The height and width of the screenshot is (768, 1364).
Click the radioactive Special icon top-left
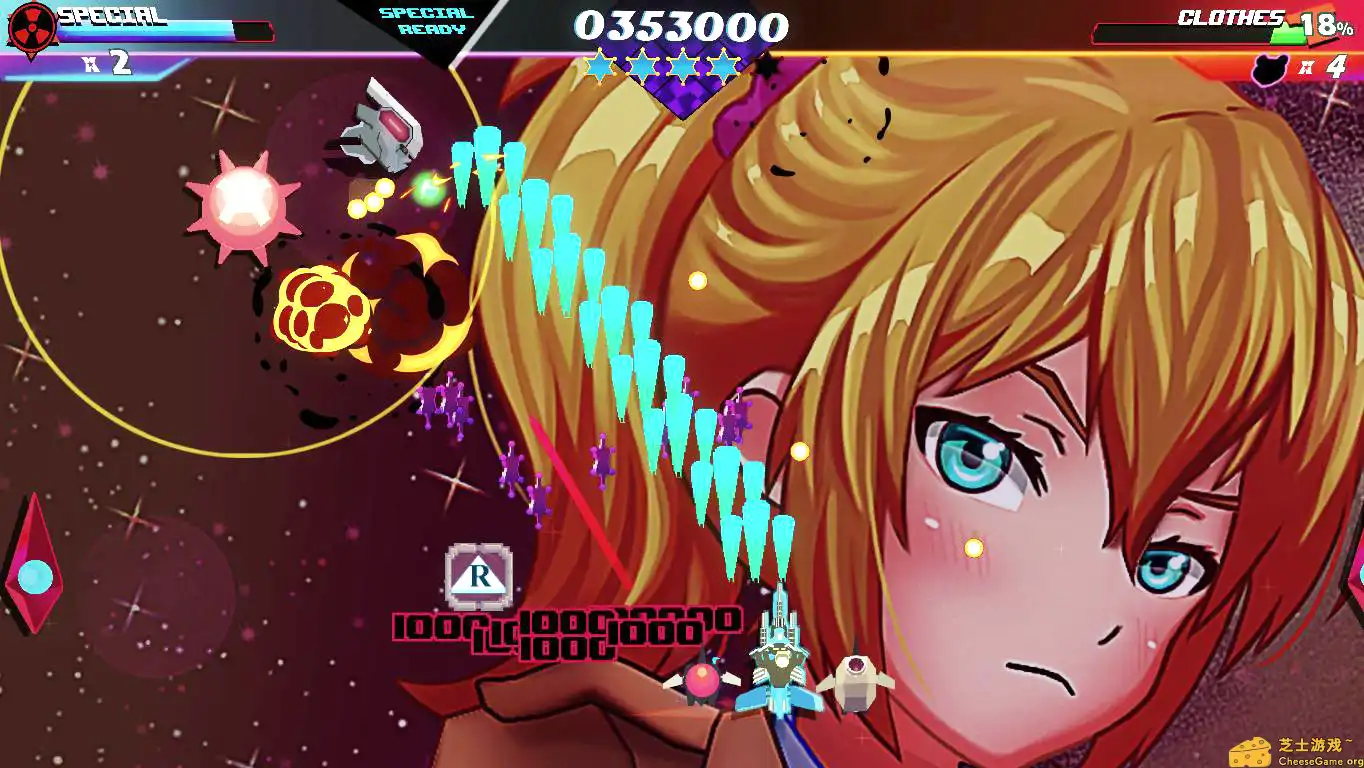coord(33,27)
